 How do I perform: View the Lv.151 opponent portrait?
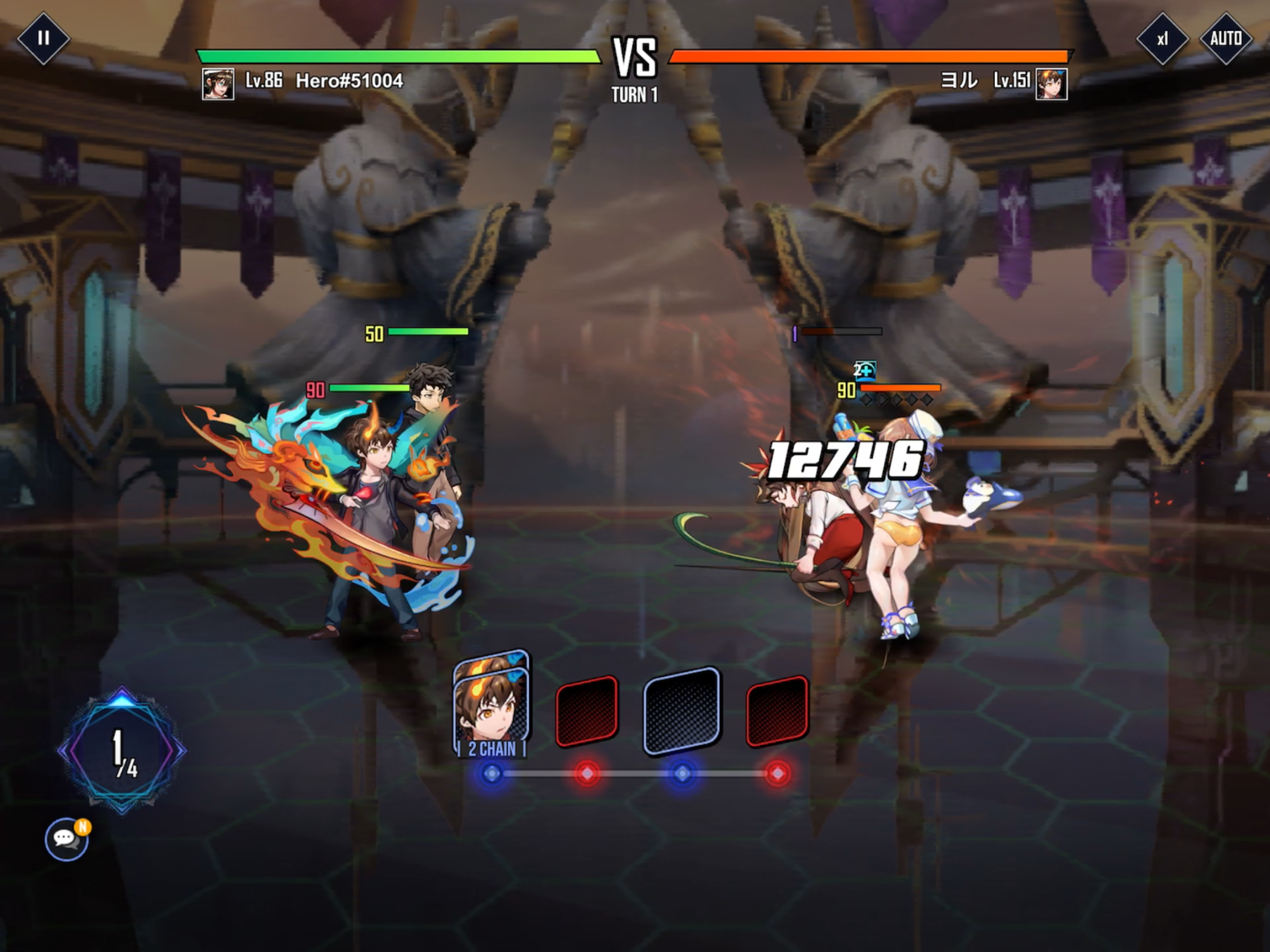[x=1051, y=83]
